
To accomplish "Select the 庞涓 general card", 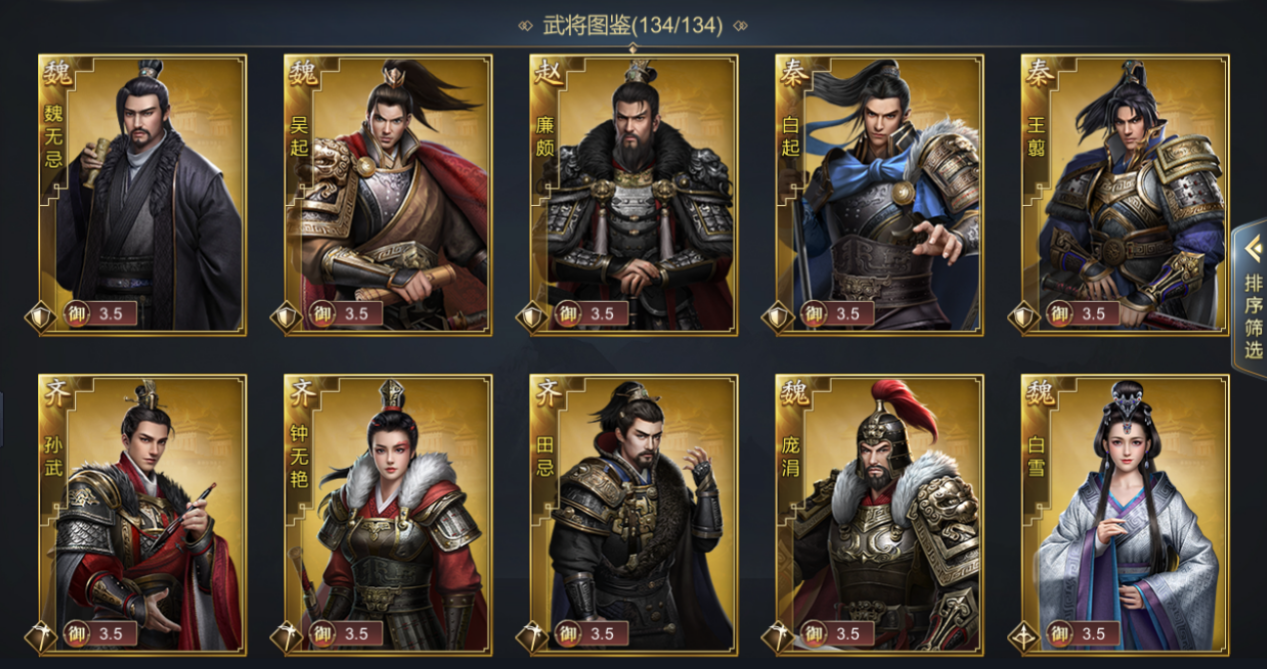I will point(880,514).
